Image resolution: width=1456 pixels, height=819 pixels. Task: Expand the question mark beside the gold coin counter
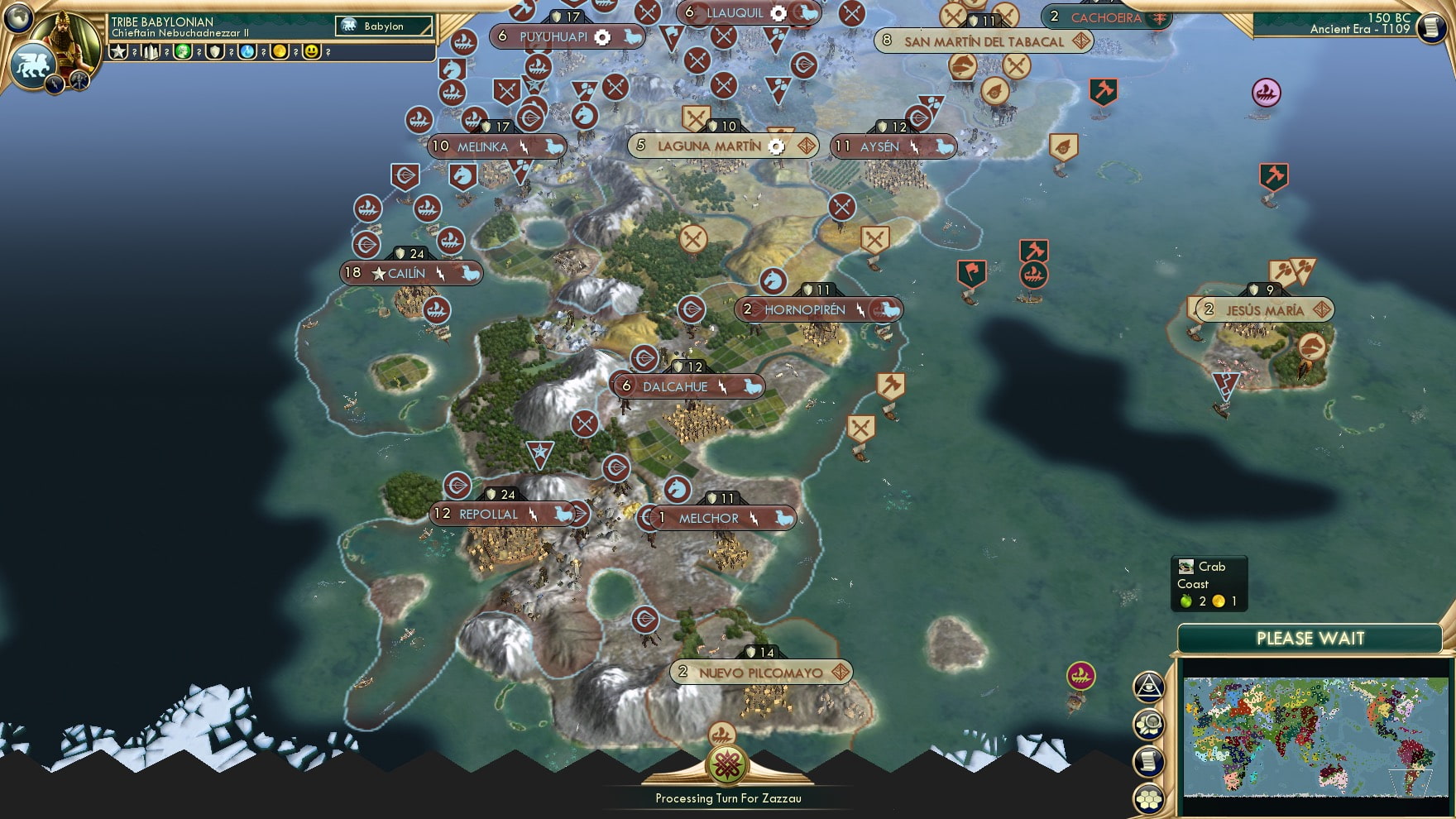click(295, 52)
